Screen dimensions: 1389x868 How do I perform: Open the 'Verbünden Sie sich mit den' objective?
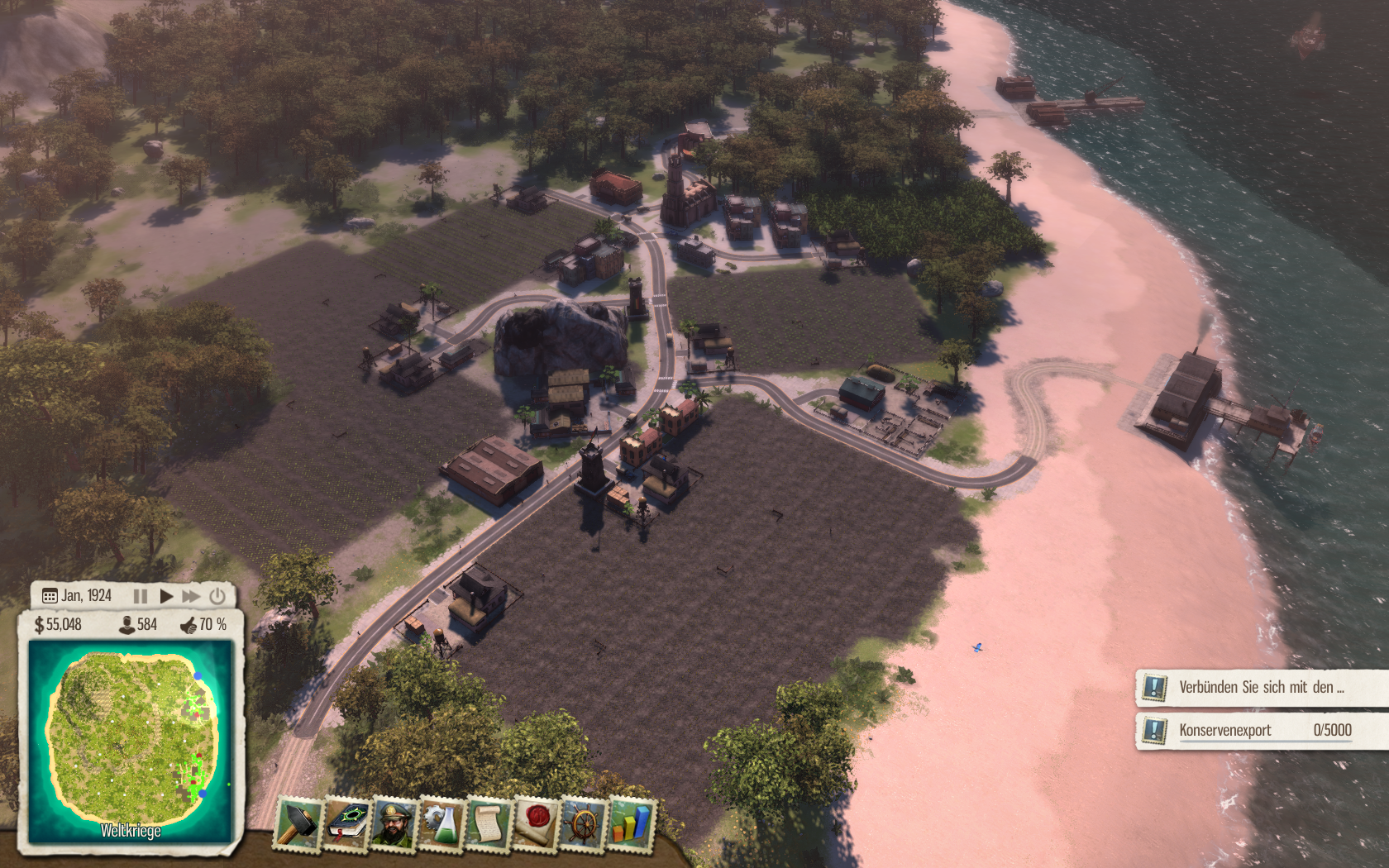coord(1261,687)
